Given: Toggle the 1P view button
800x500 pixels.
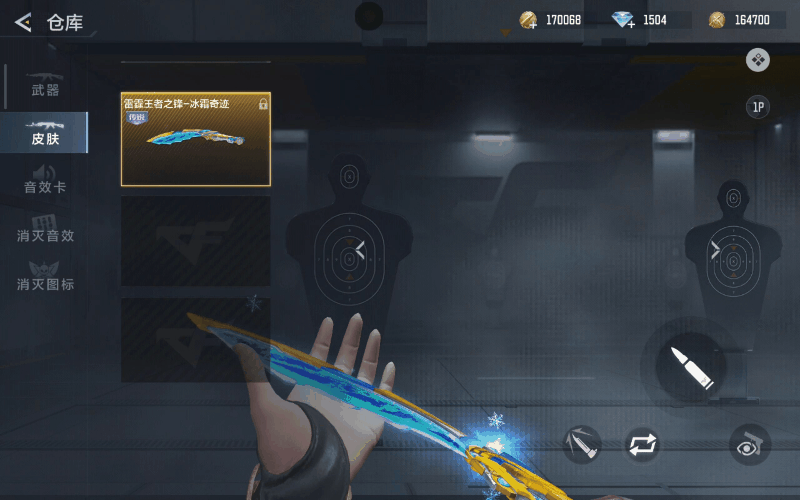Looking at the screenshot, I should tap(758, 107).
